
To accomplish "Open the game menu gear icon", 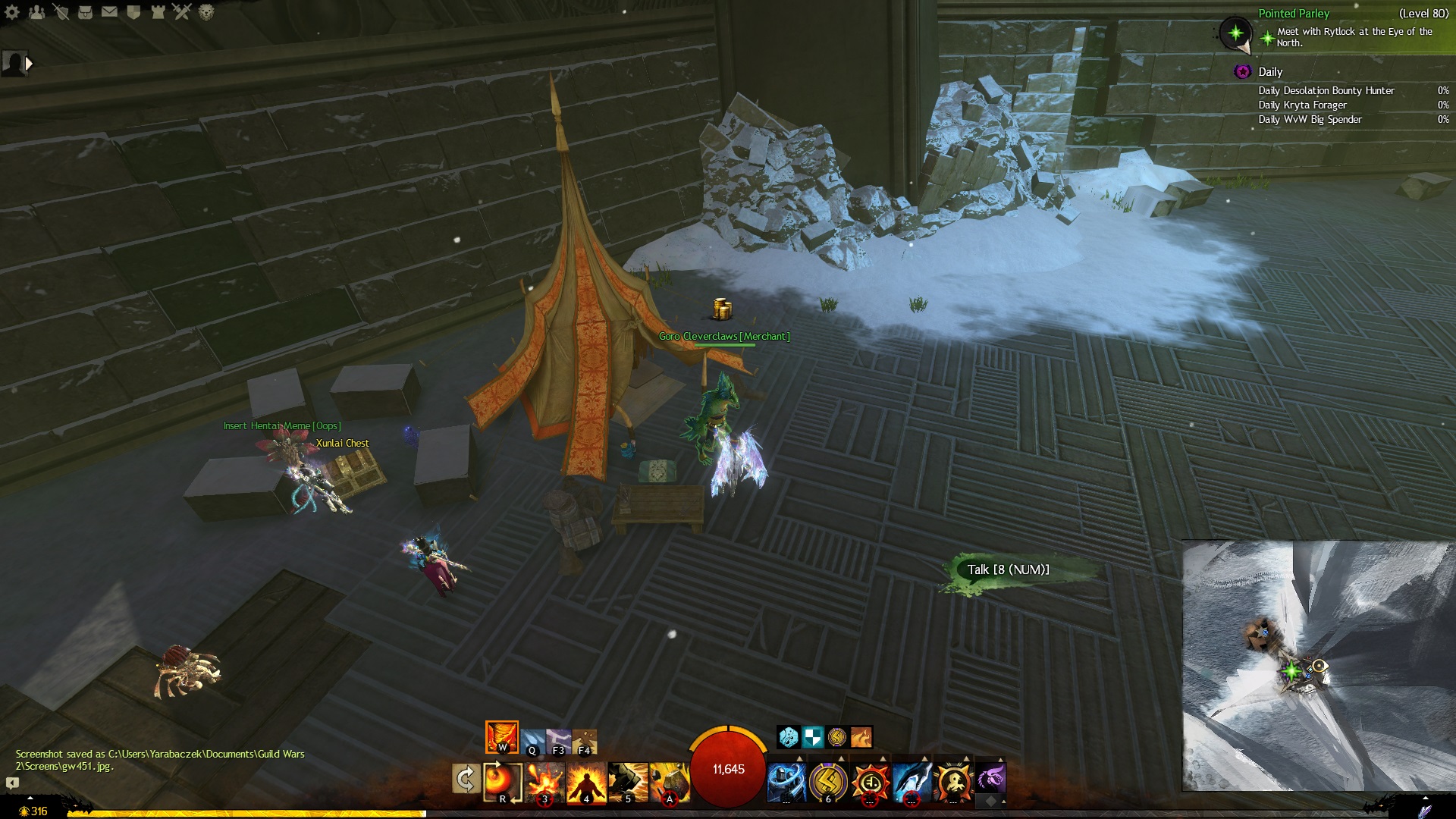I will (12, 12).
